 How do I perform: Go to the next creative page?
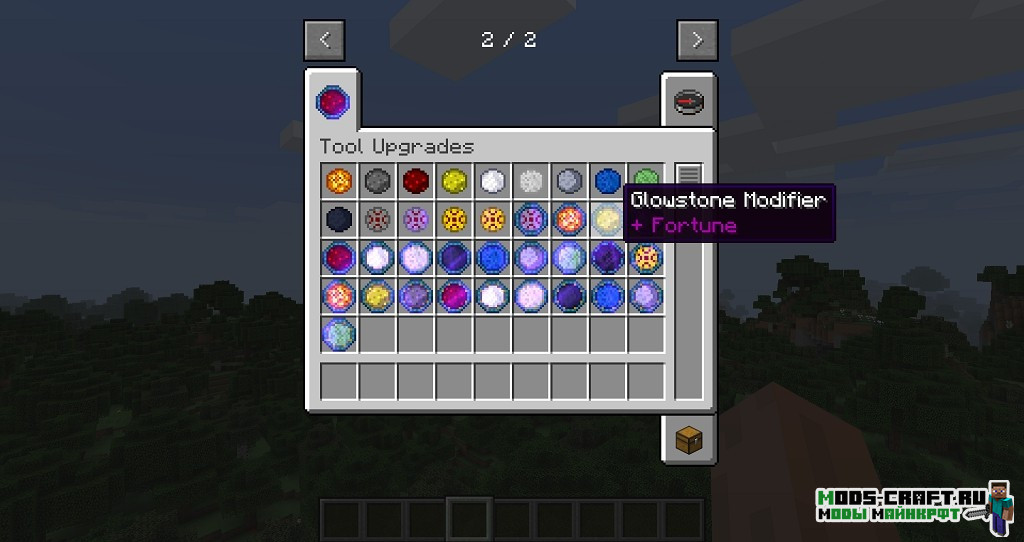tap(697, 41)
